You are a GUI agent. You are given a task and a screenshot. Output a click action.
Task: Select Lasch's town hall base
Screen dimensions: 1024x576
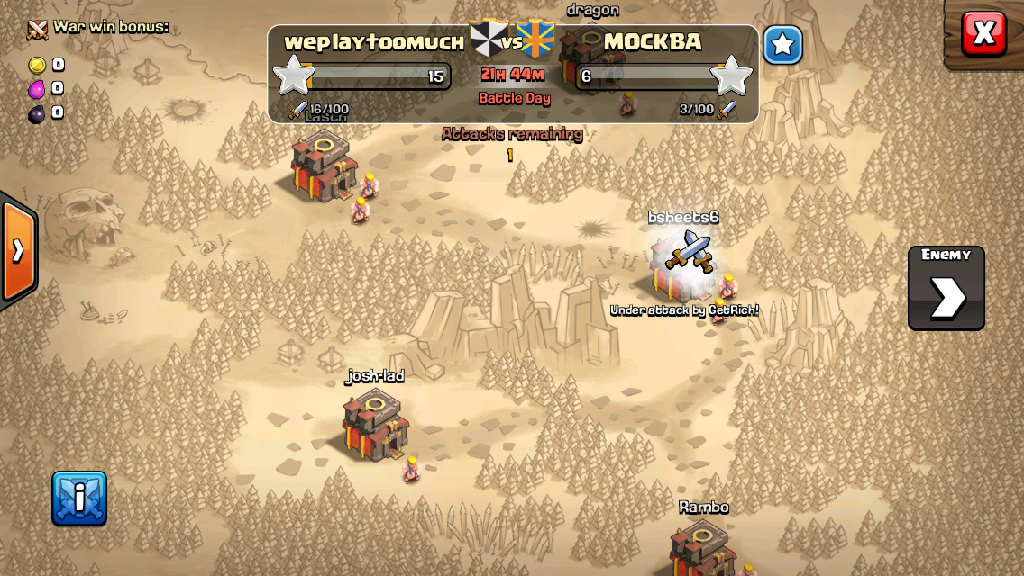pyautogui.click(x=322, y=164)
